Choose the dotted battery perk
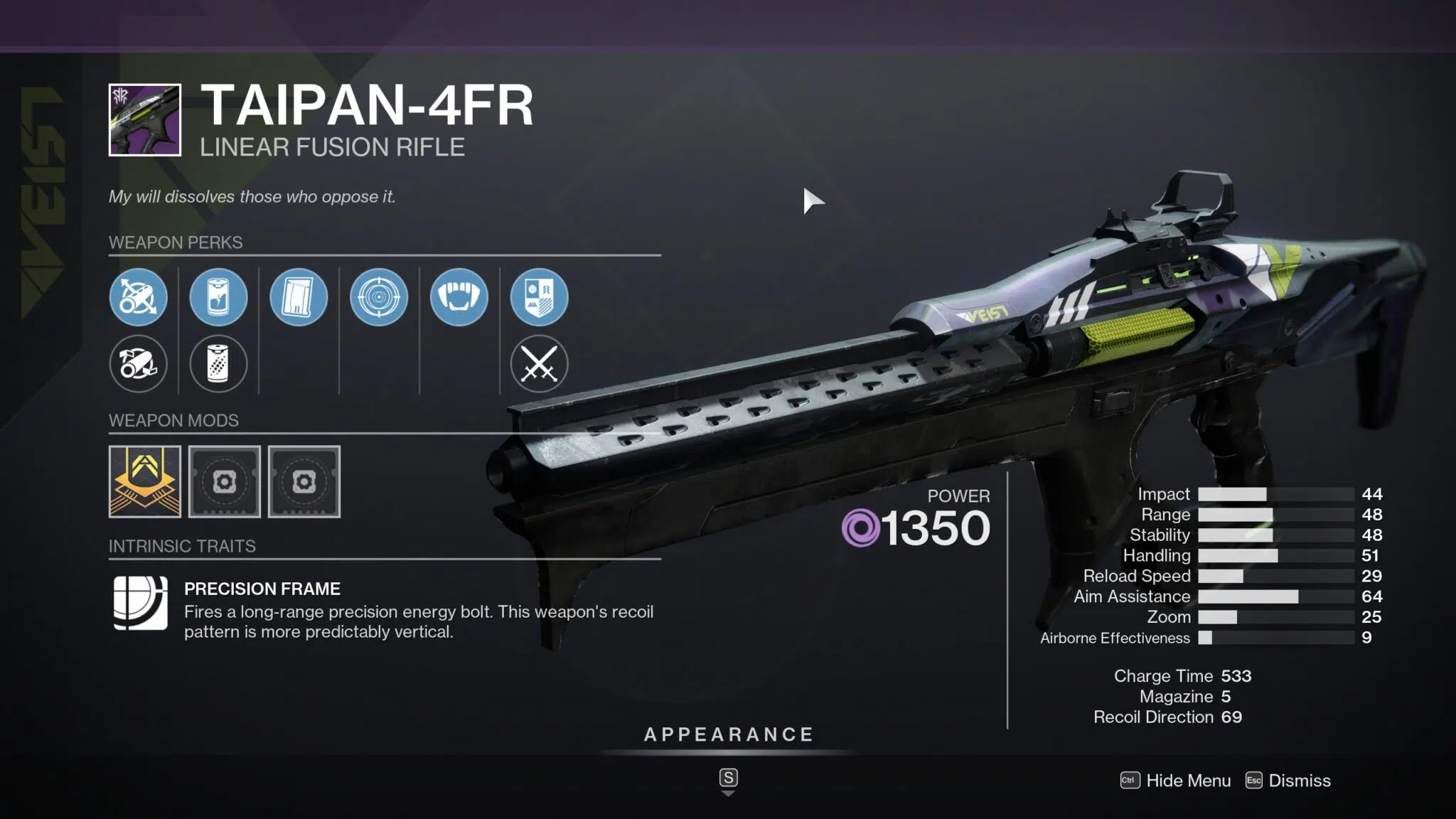1456x819 pixels. (218, 364)
